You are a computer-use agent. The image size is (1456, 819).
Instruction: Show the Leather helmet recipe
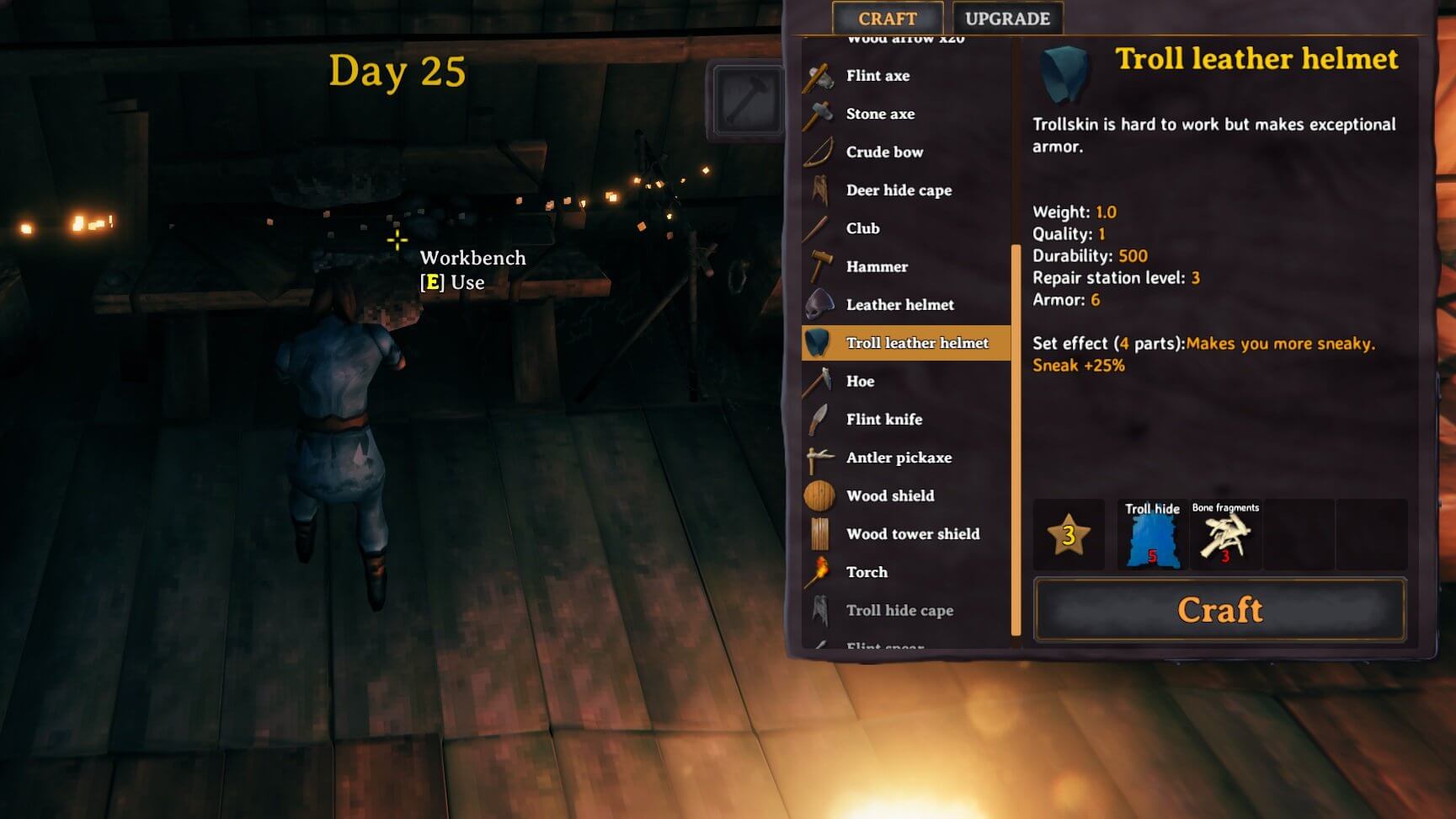[x=899, y=305]
